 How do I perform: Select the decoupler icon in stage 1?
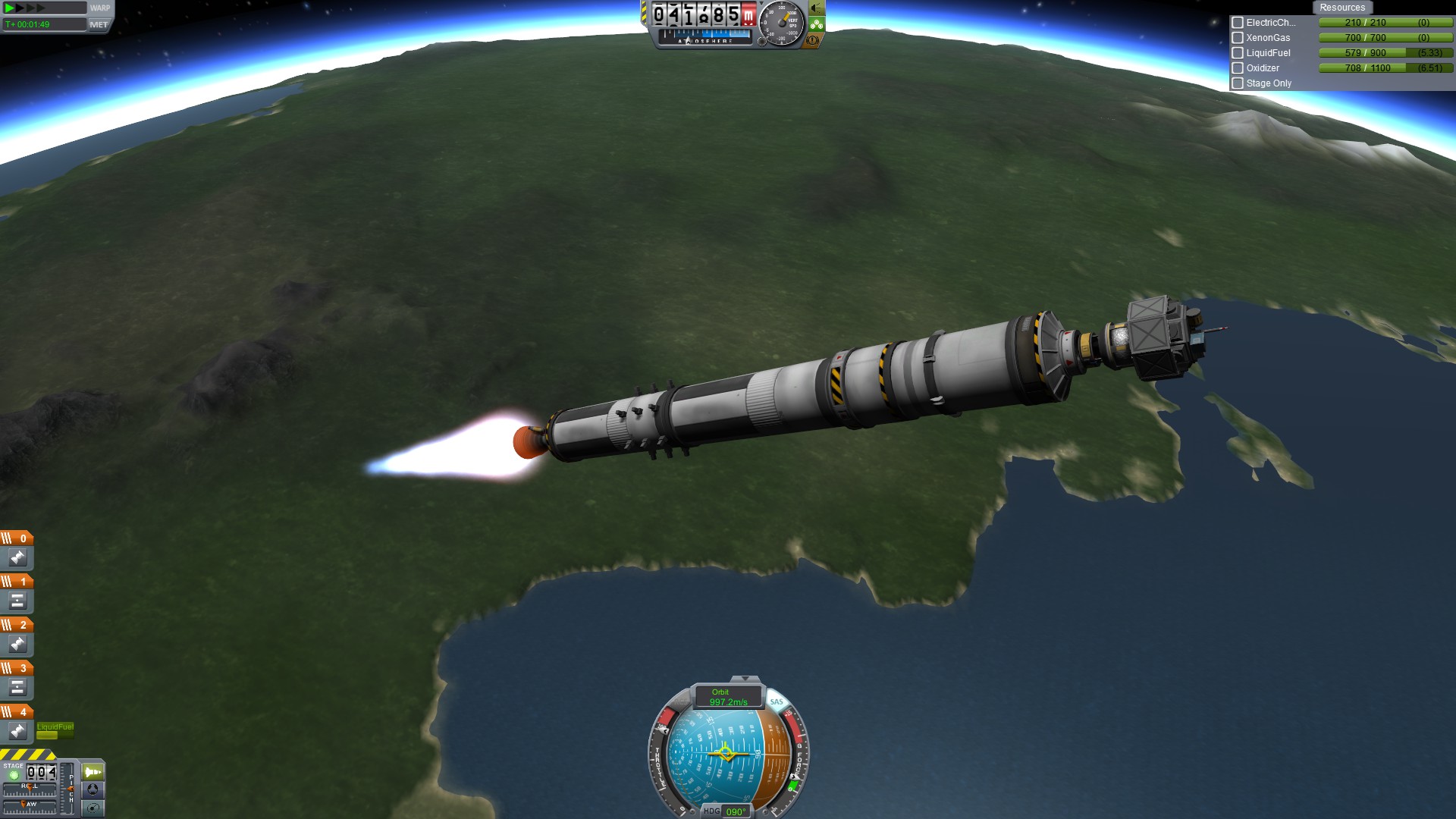[17, 601]
